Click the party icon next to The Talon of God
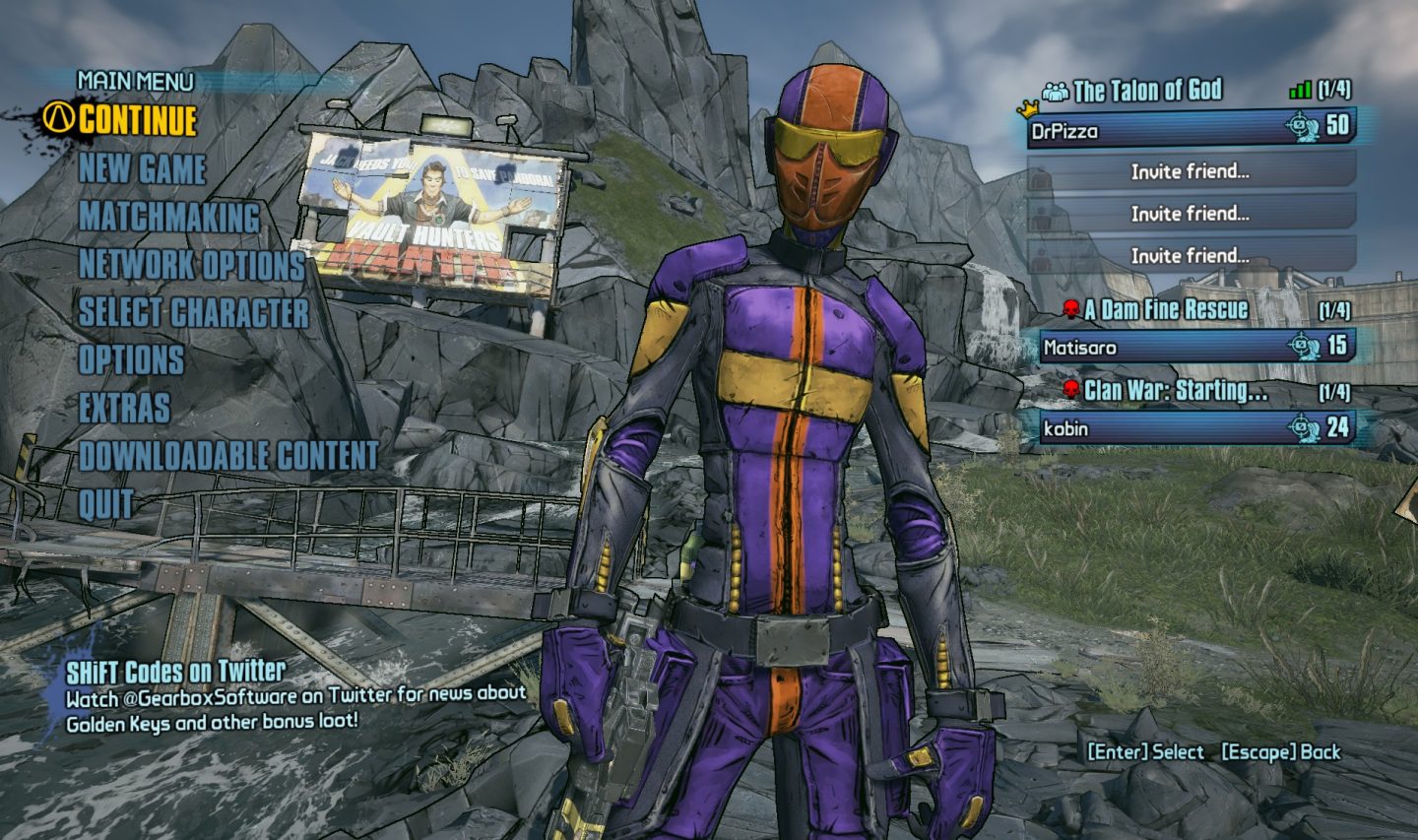This screenshot has width=1418, height=840. 1057,92
